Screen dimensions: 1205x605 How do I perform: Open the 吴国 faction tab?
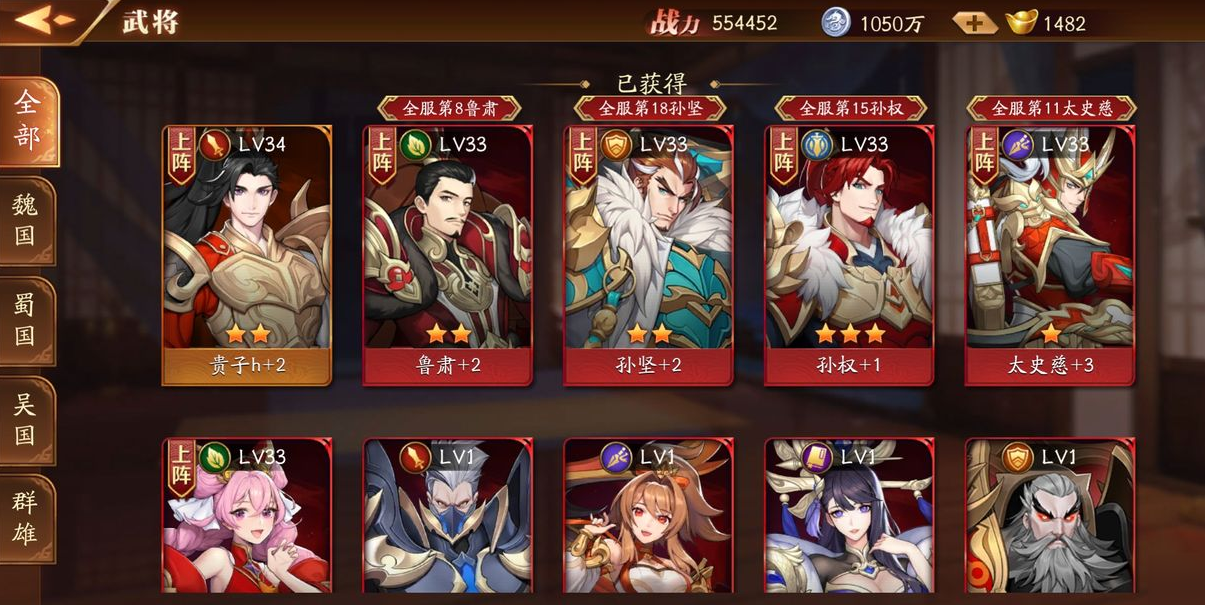(x=26, y=420)
